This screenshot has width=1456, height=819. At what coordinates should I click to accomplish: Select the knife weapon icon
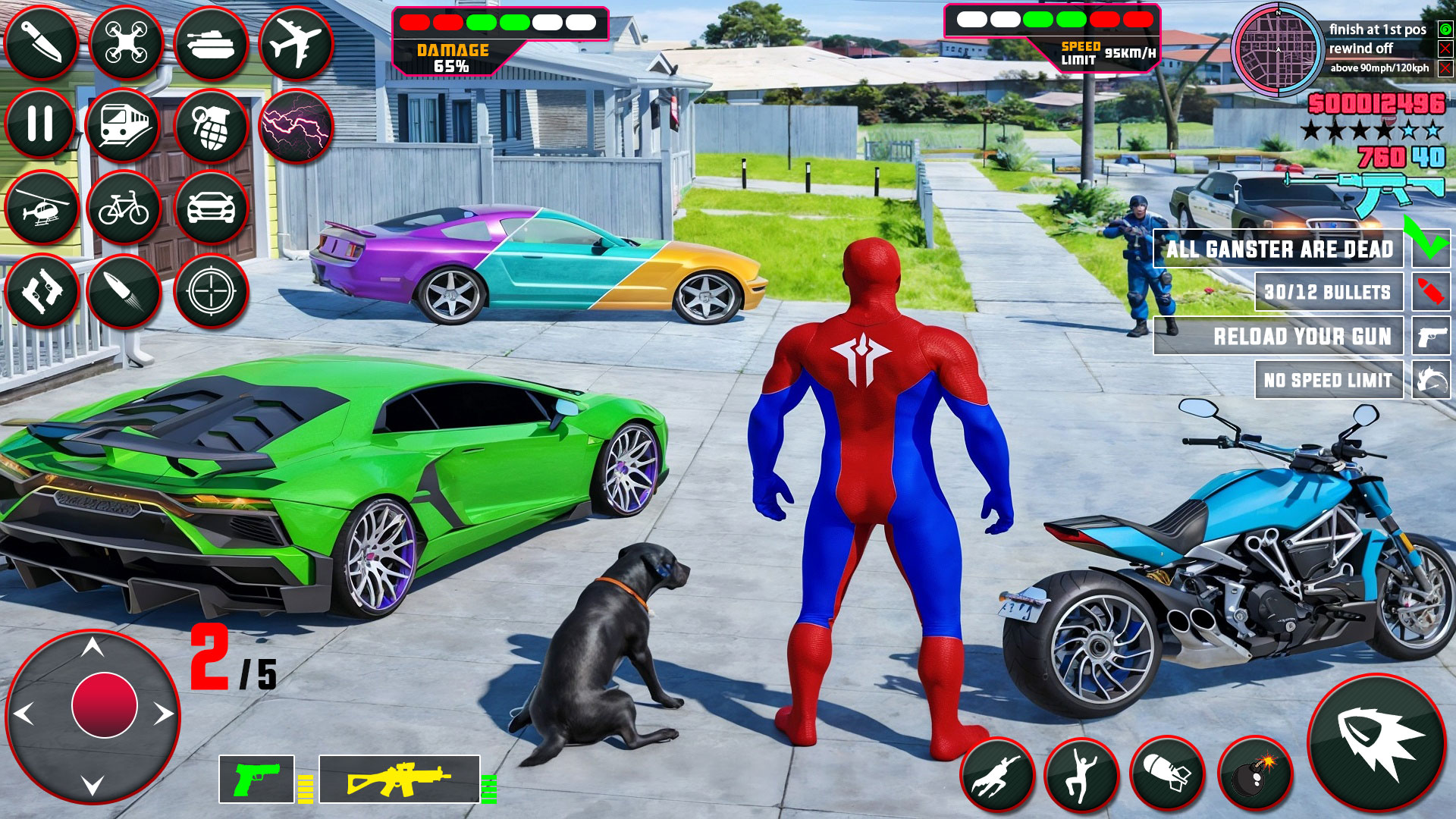click(x=42, y=42)
